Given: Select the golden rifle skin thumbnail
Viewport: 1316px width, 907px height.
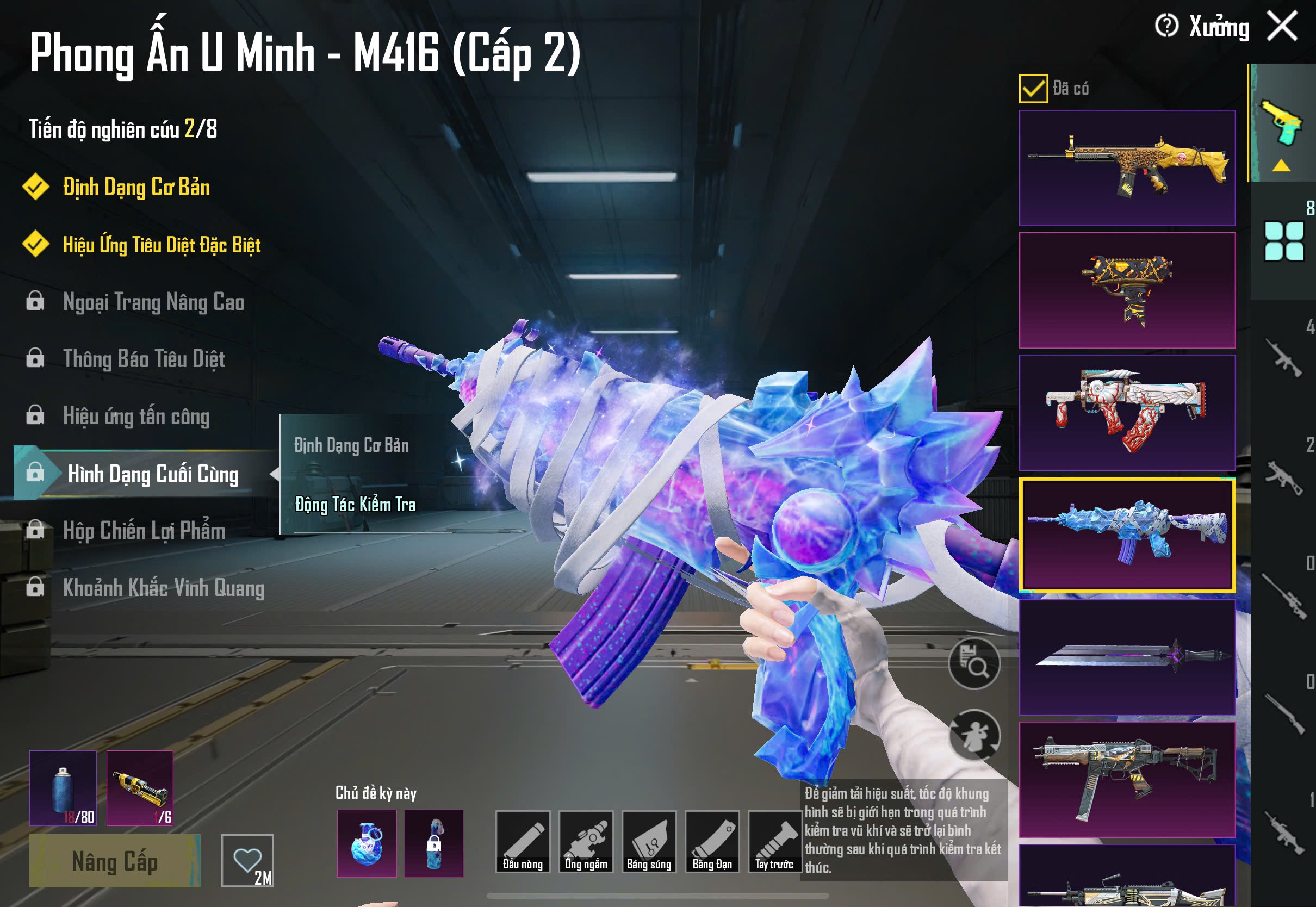Looking at the screenshot, I should 1127,168.
